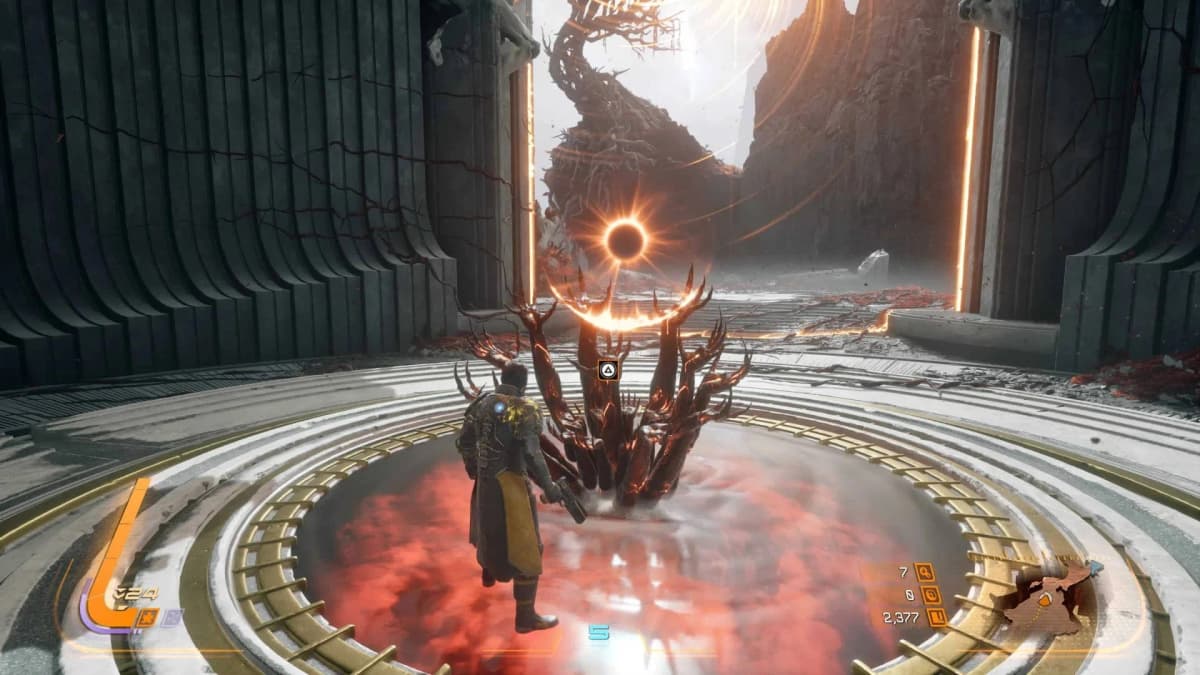Click the circular emblem resource icon

pyautogui.click(x=931, y=594)
